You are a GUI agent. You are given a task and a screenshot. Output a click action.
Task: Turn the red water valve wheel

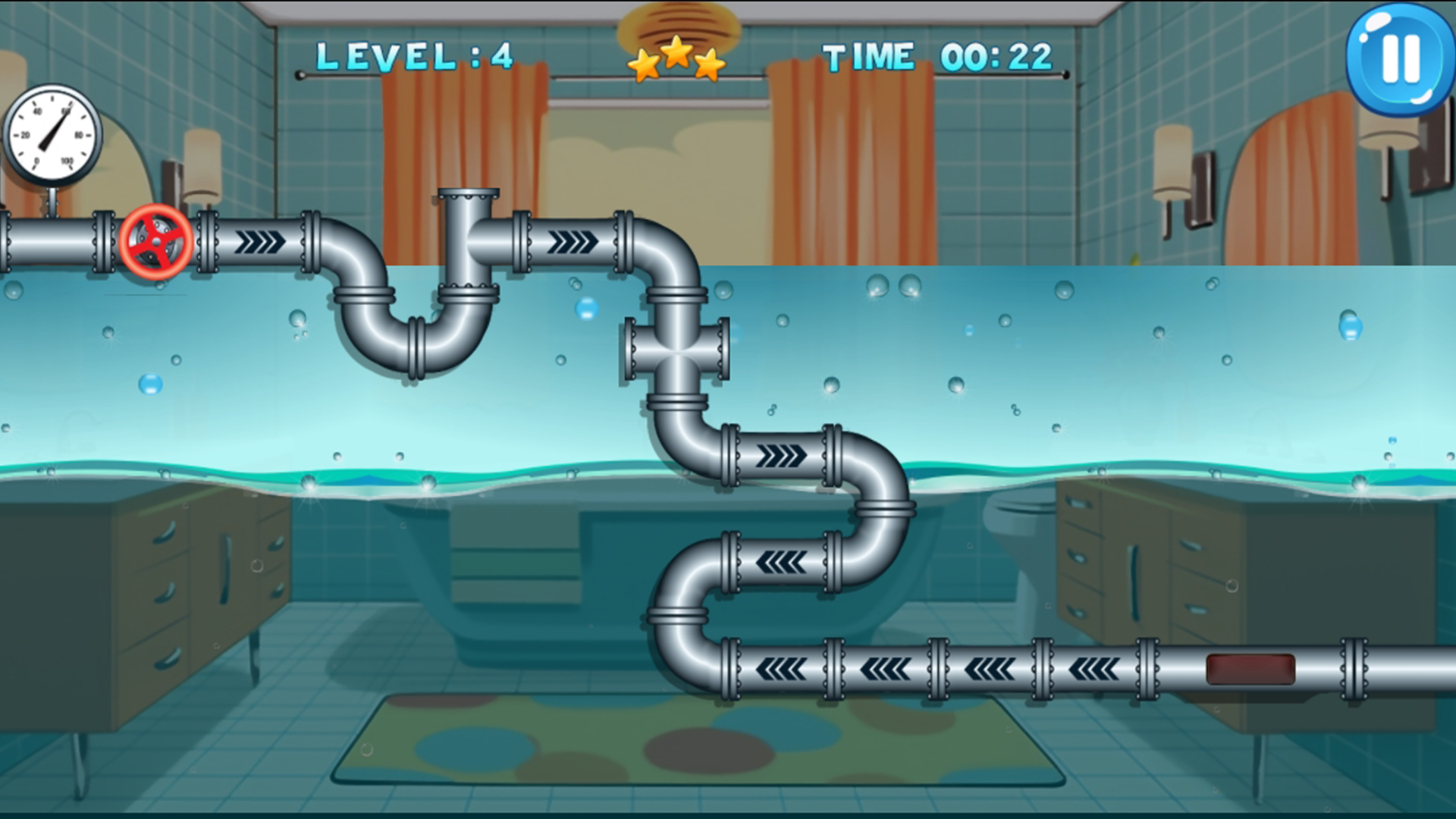(155, 243)
